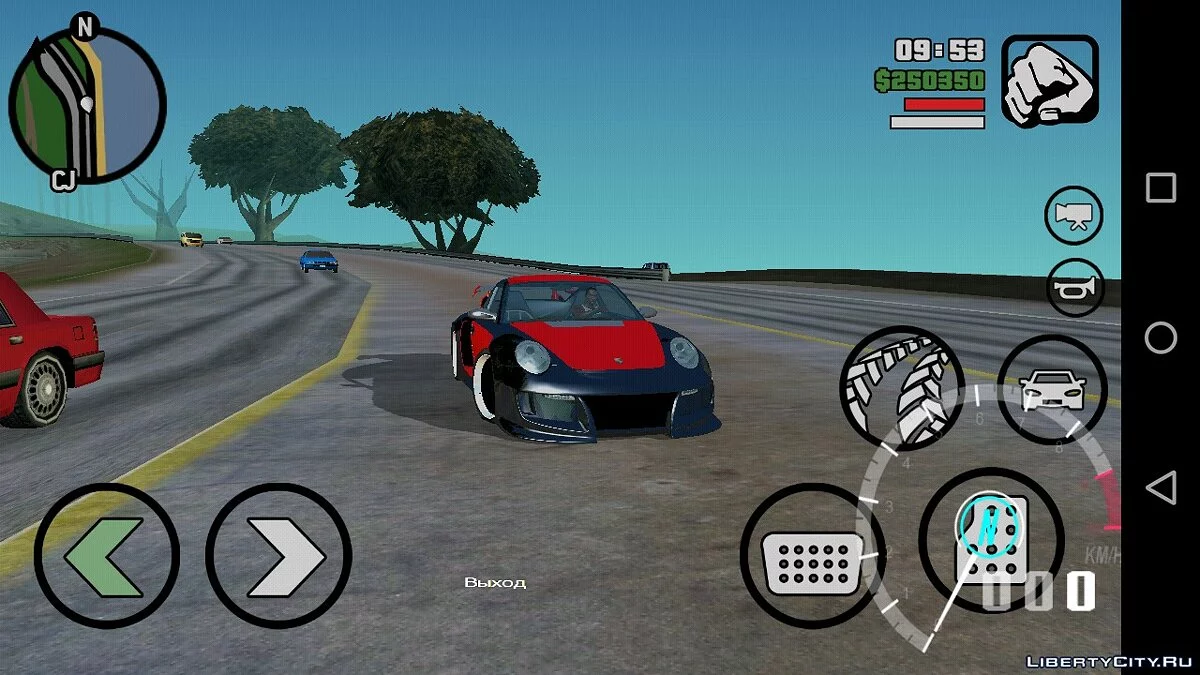Viewport: 1200px width, 675px height.
Task: Select the fist weapon icon
Action: pyautogui.click(x=1050, y=81)
